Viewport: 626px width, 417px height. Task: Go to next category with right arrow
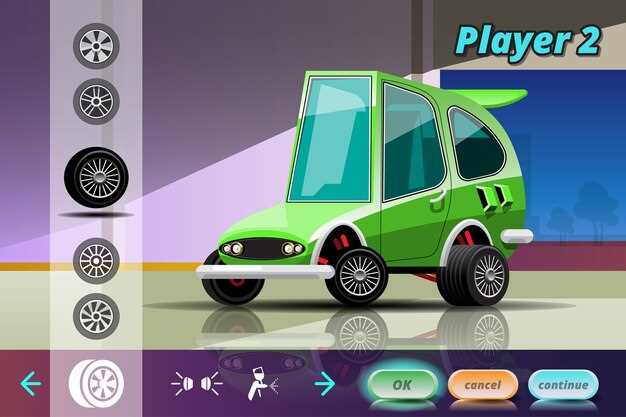coord(325,383)
